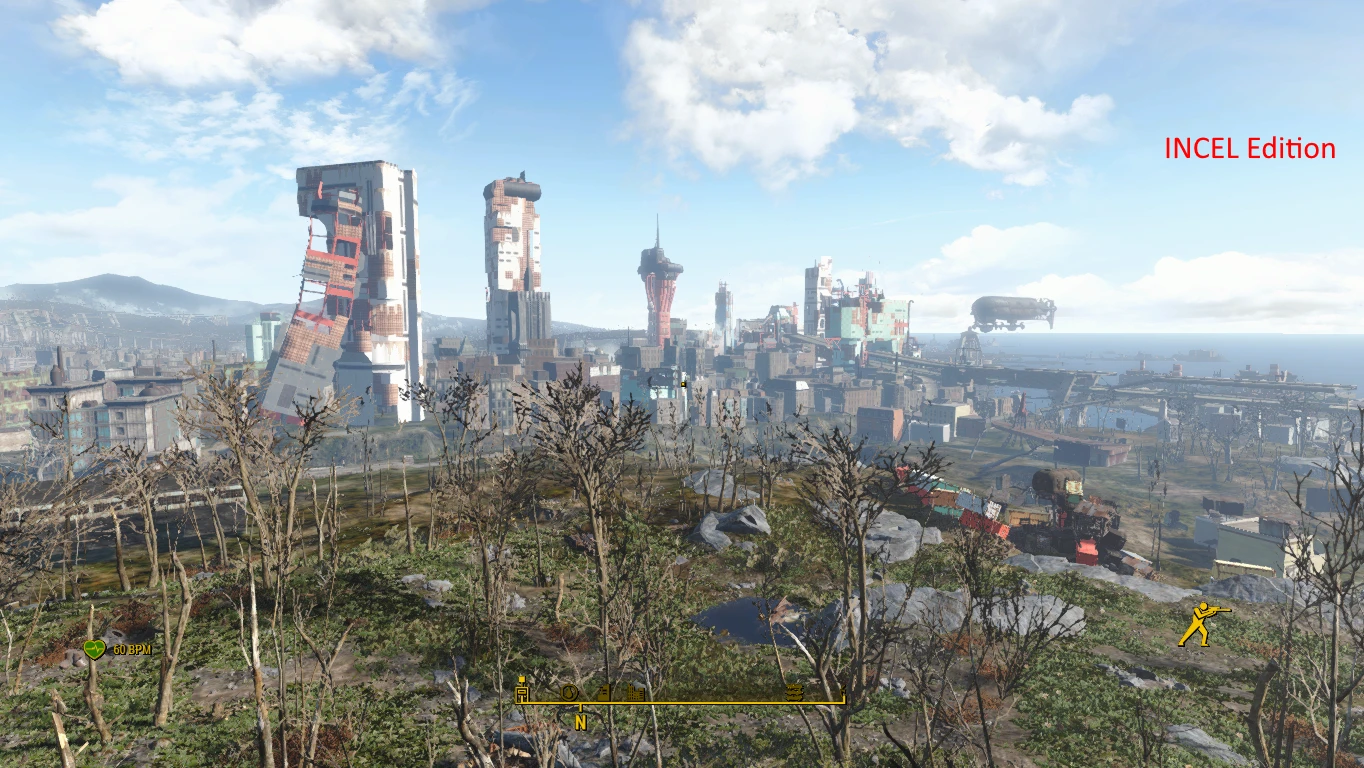Select the relay tower marker on the compass
The height and width of the screenshot is (768, 1364).
(522, 692)
